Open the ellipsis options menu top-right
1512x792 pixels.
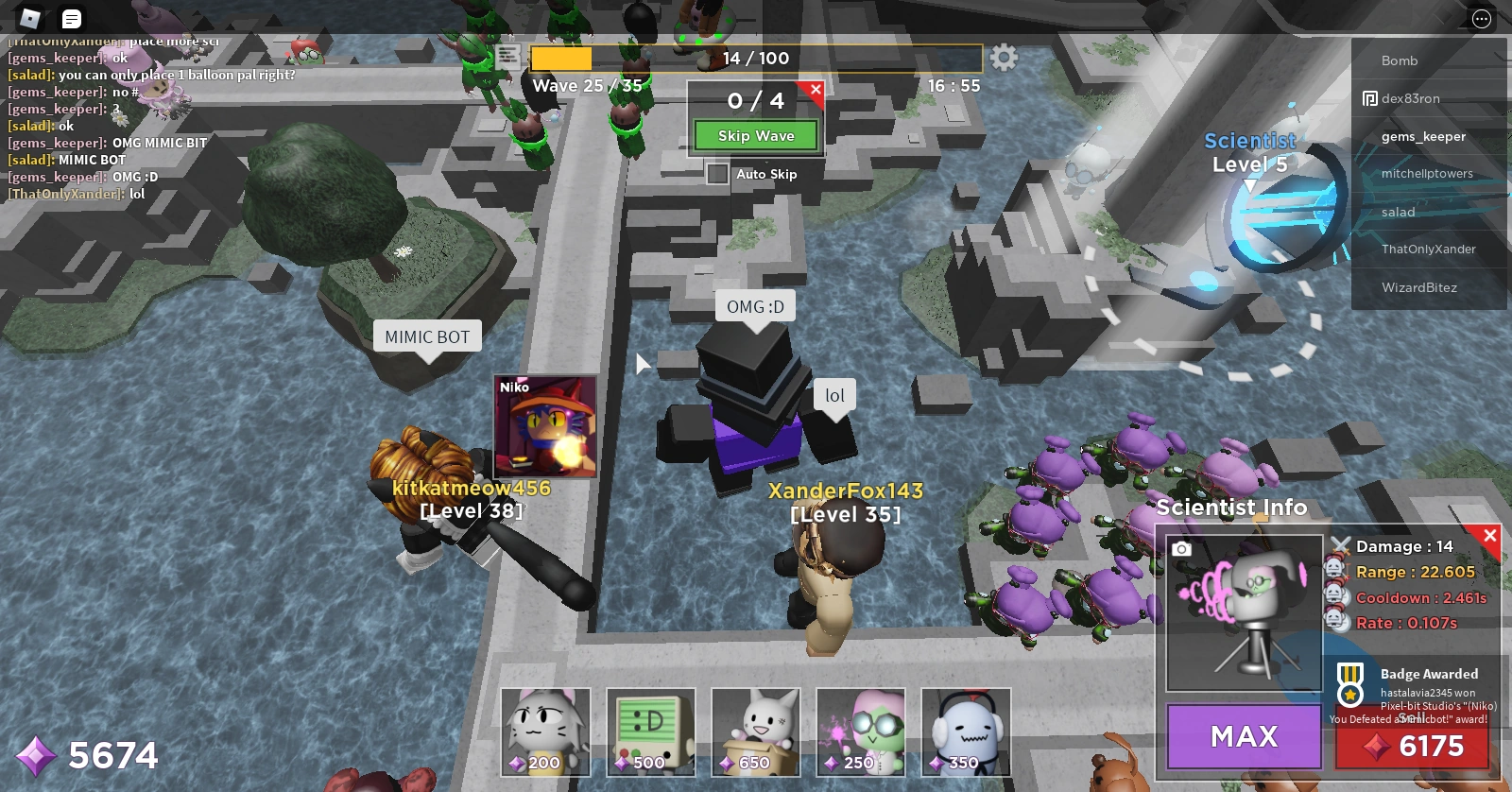[1480, 19]
